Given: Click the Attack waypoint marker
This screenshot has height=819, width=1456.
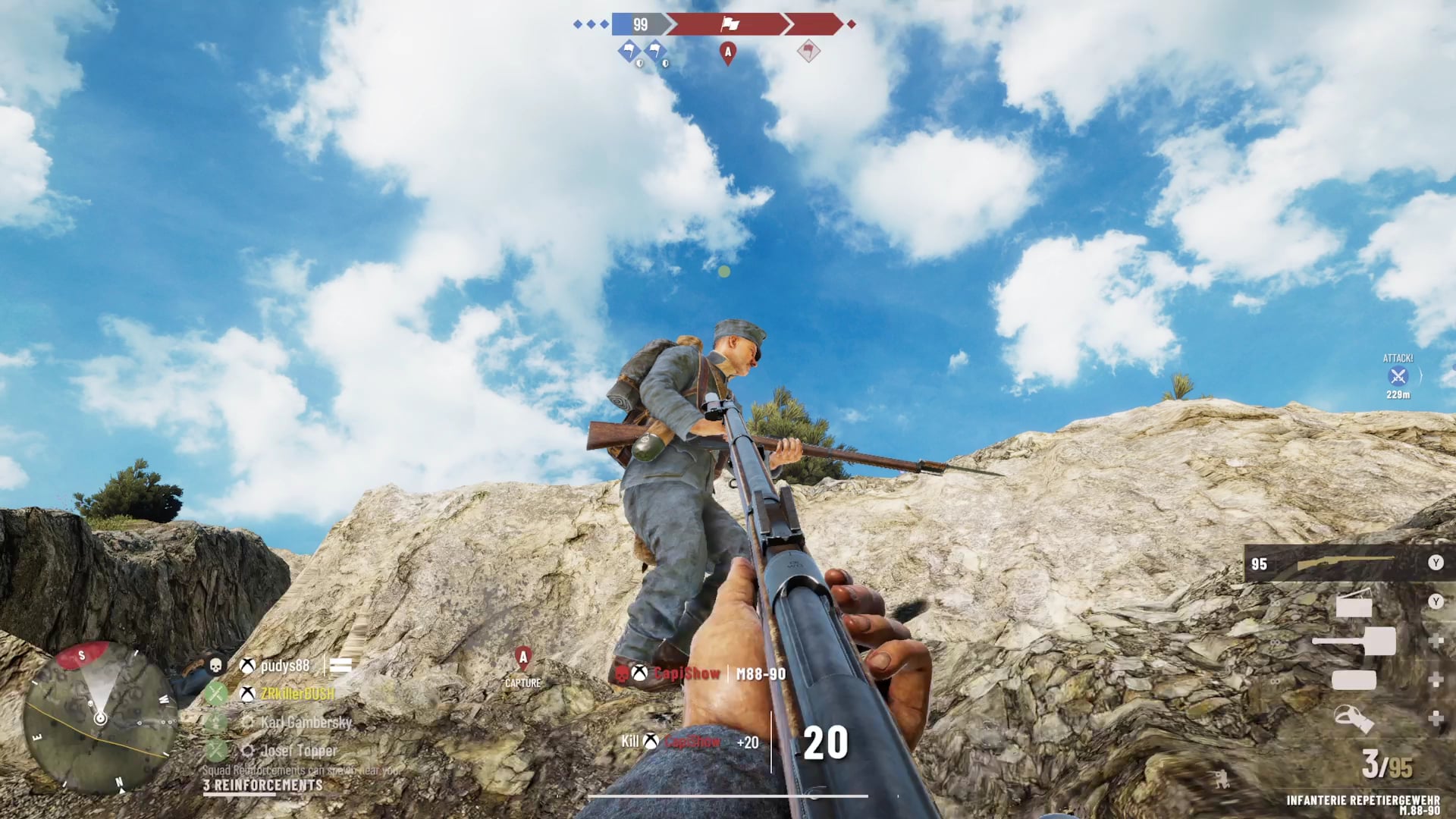Looking at the screenshot, I should pyautogui.click(x=1398, y=376).
